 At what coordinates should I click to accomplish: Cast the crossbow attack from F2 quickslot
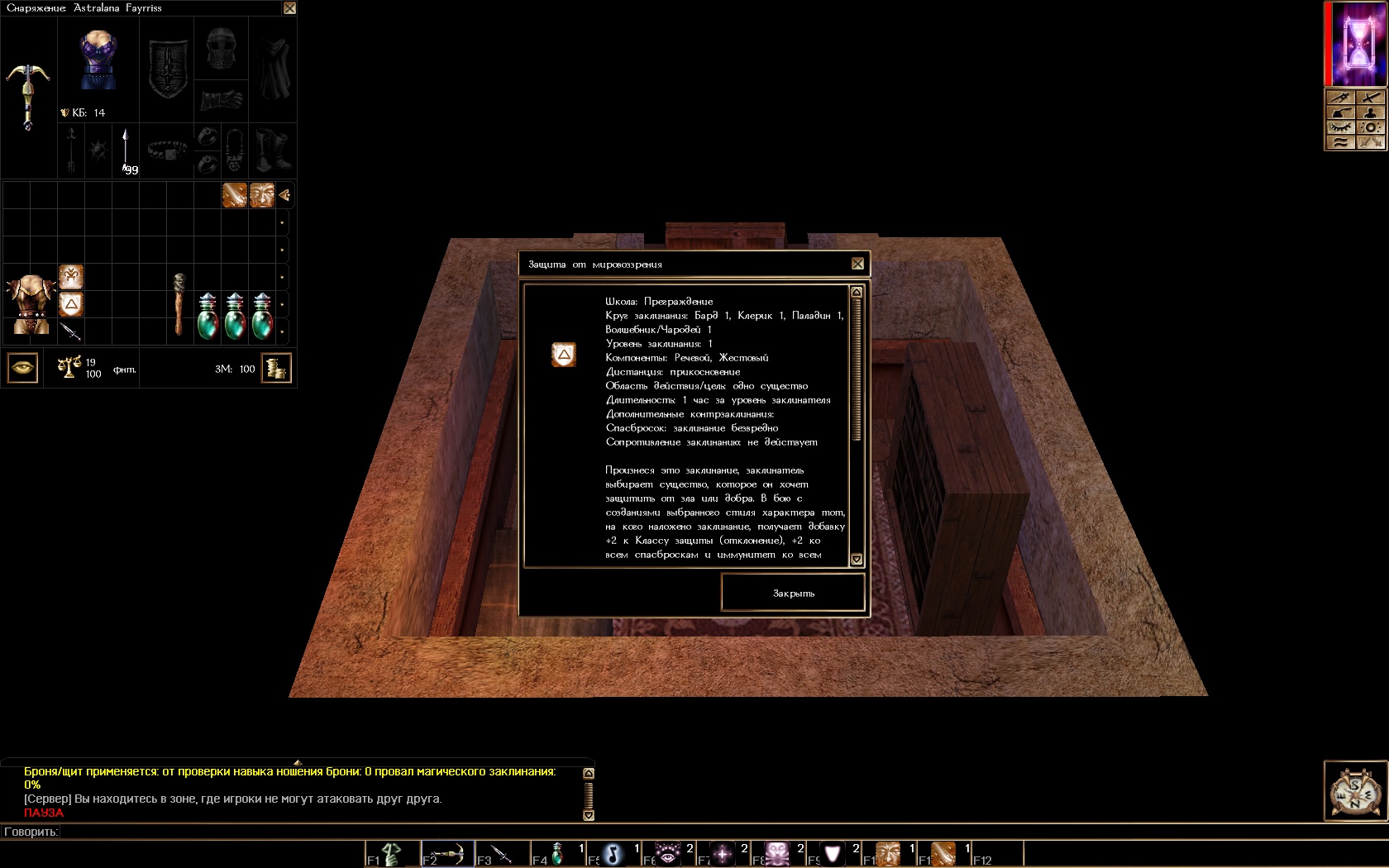pyautogui.click(x=446, y=853)
